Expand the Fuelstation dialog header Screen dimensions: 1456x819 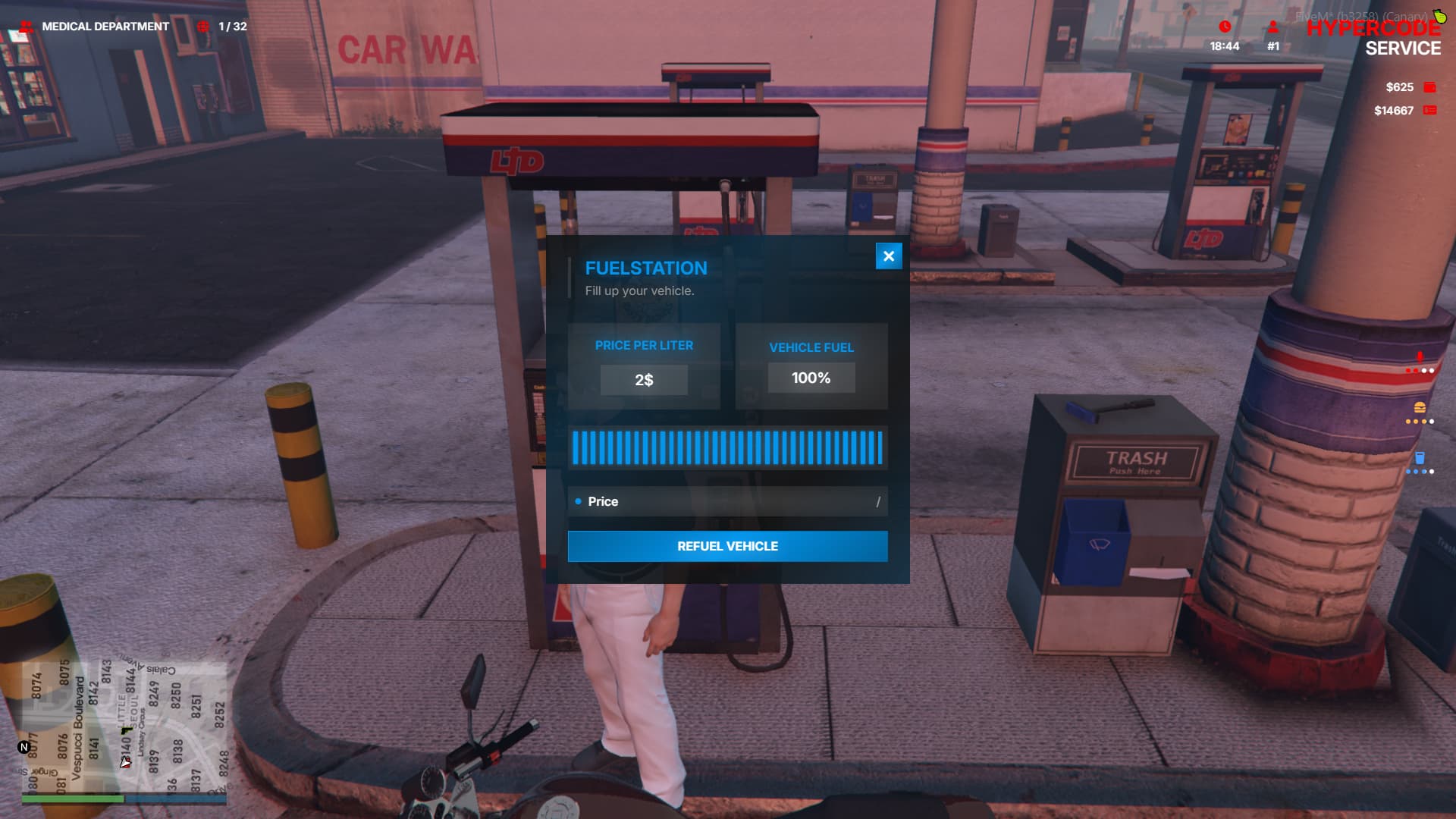pyautogui.click(x=645, y=267)
